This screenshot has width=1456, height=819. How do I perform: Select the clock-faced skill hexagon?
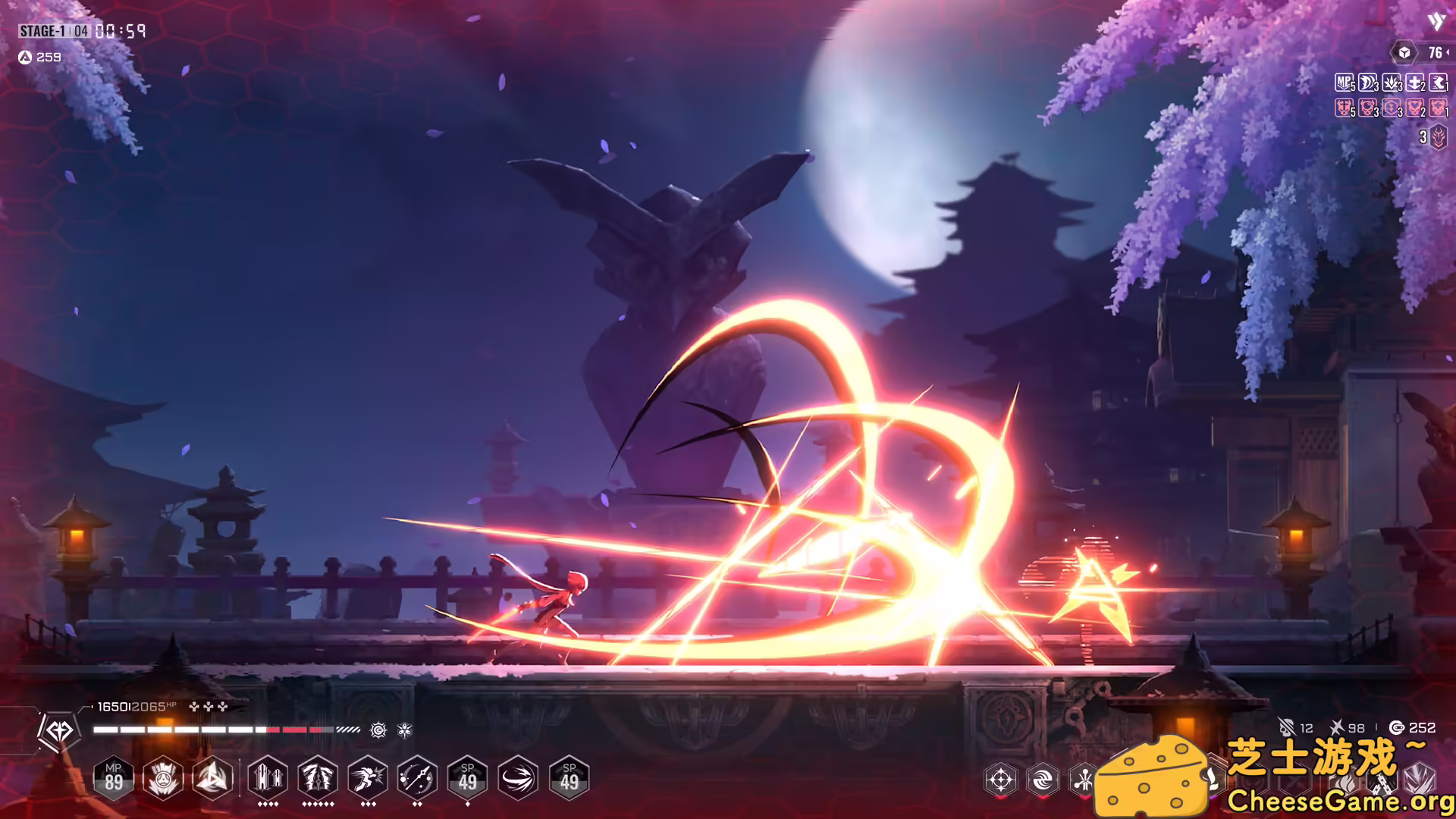tap(416, 778)
